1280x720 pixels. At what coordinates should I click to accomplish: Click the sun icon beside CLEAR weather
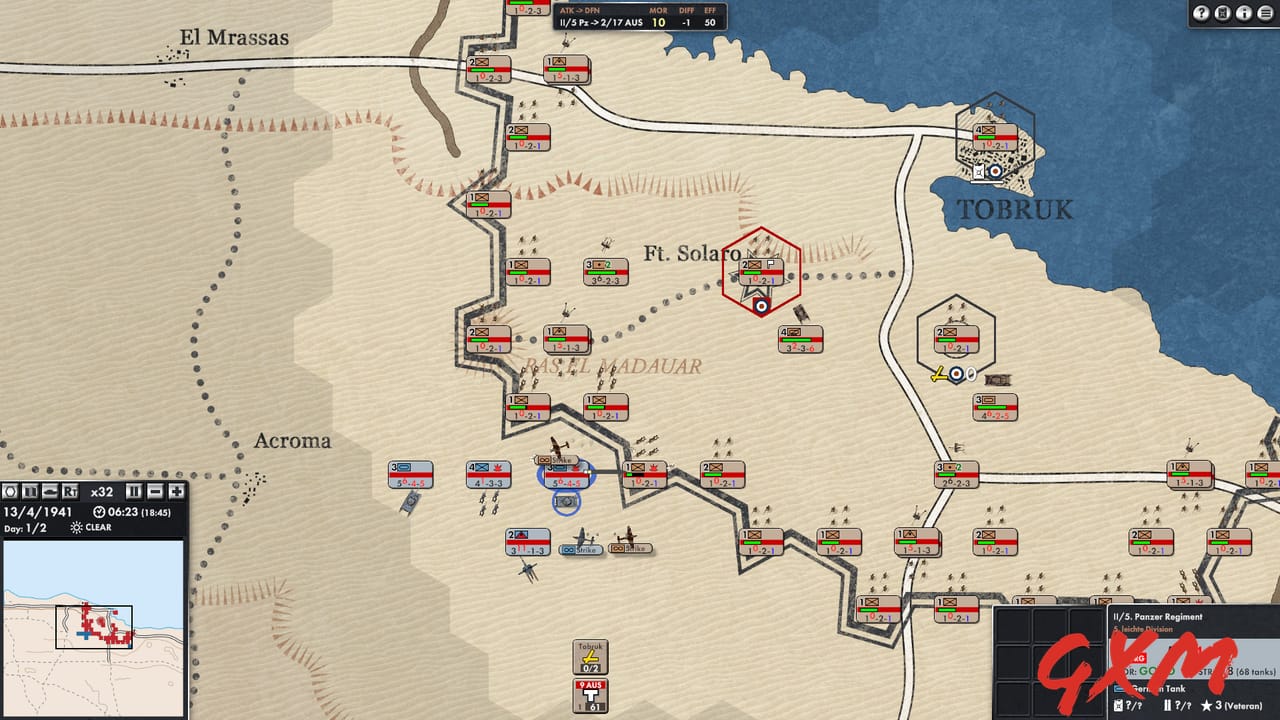(x=77, y=527)
